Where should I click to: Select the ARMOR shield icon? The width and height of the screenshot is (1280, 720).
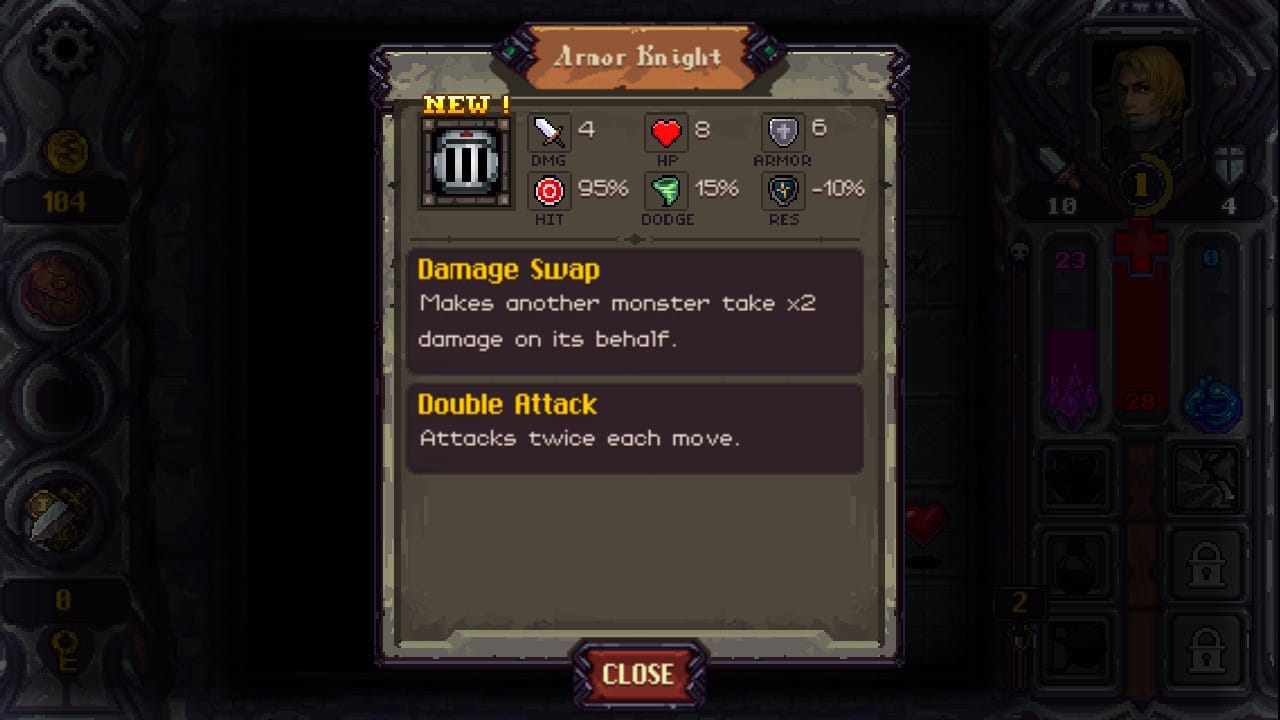point(783,131)
